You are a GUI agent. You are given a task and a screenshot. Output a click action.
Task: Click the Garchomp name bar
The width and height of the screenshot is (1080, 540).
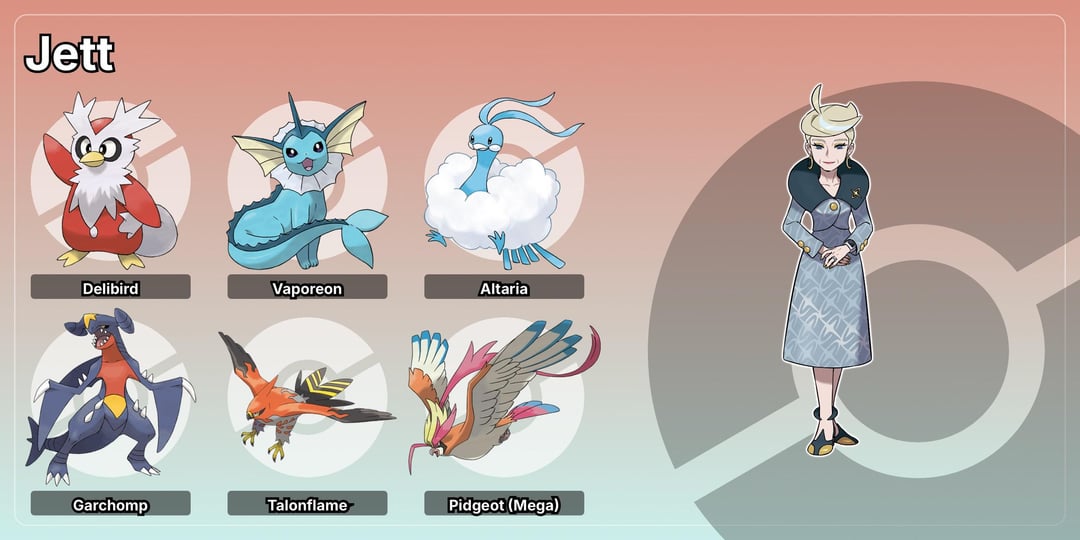click(x=110, y=504)
